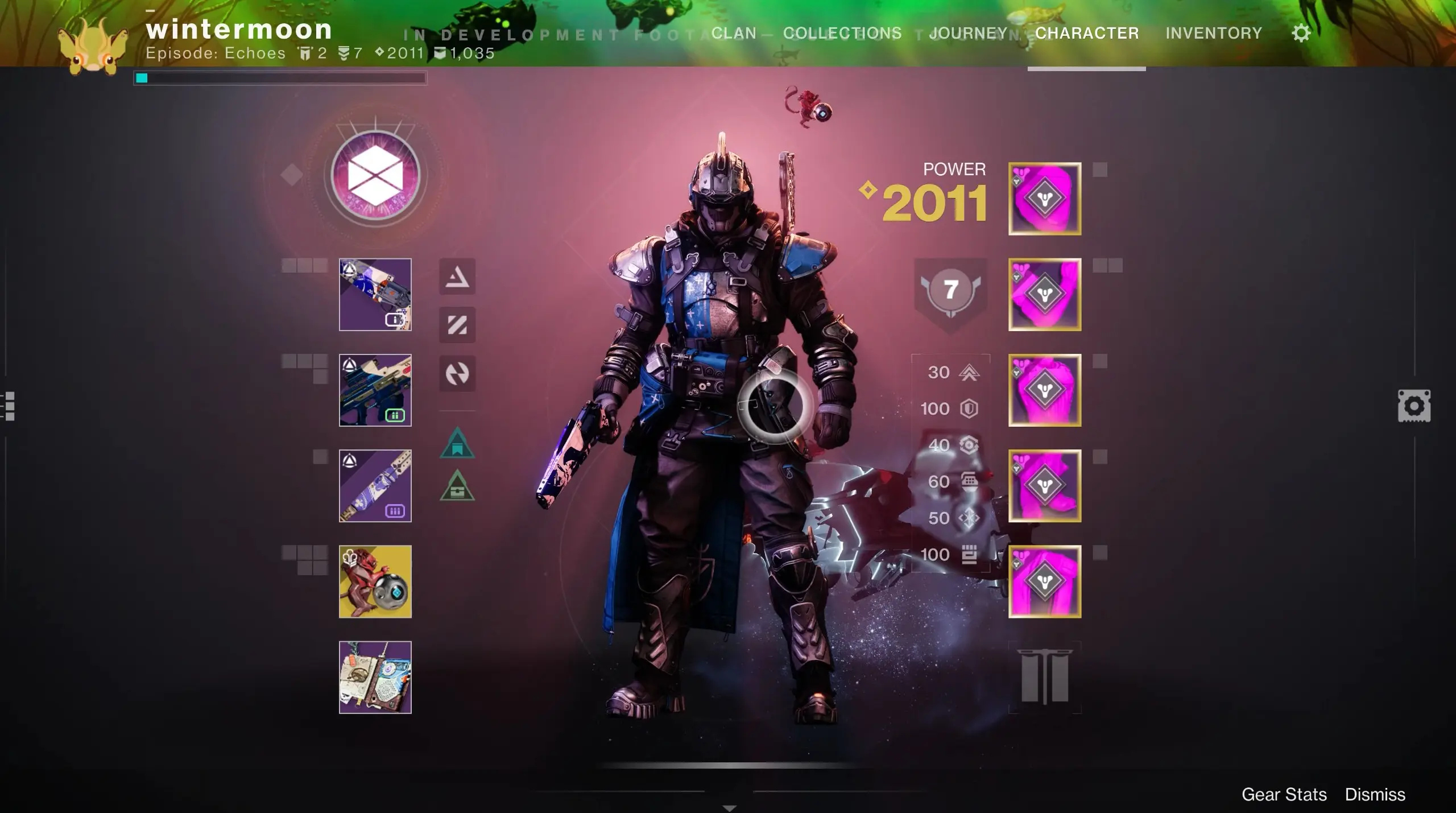Select the equipped kinetic sidearm thumbnail
This screenshot has width=1456, height=813.
click(375, 295)
